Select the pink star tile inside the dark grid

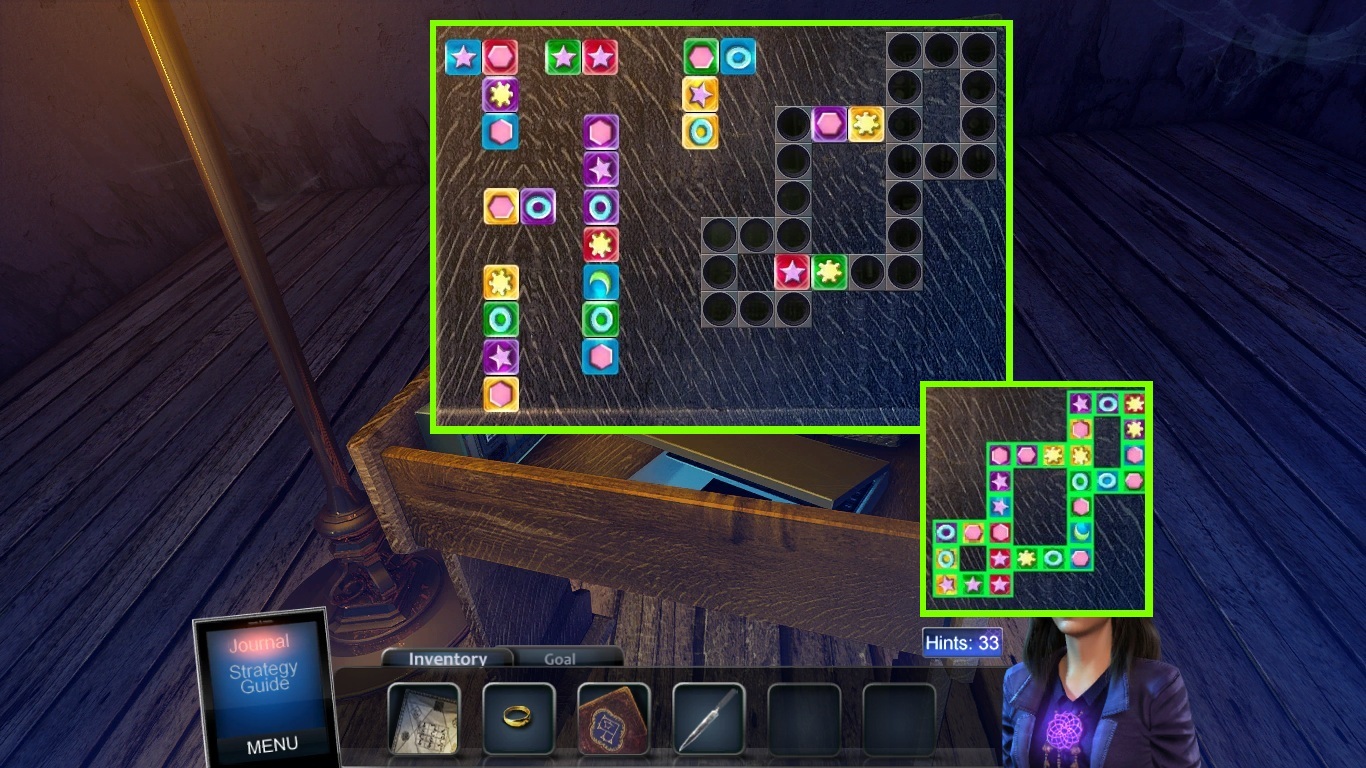[x=791, y=272]
